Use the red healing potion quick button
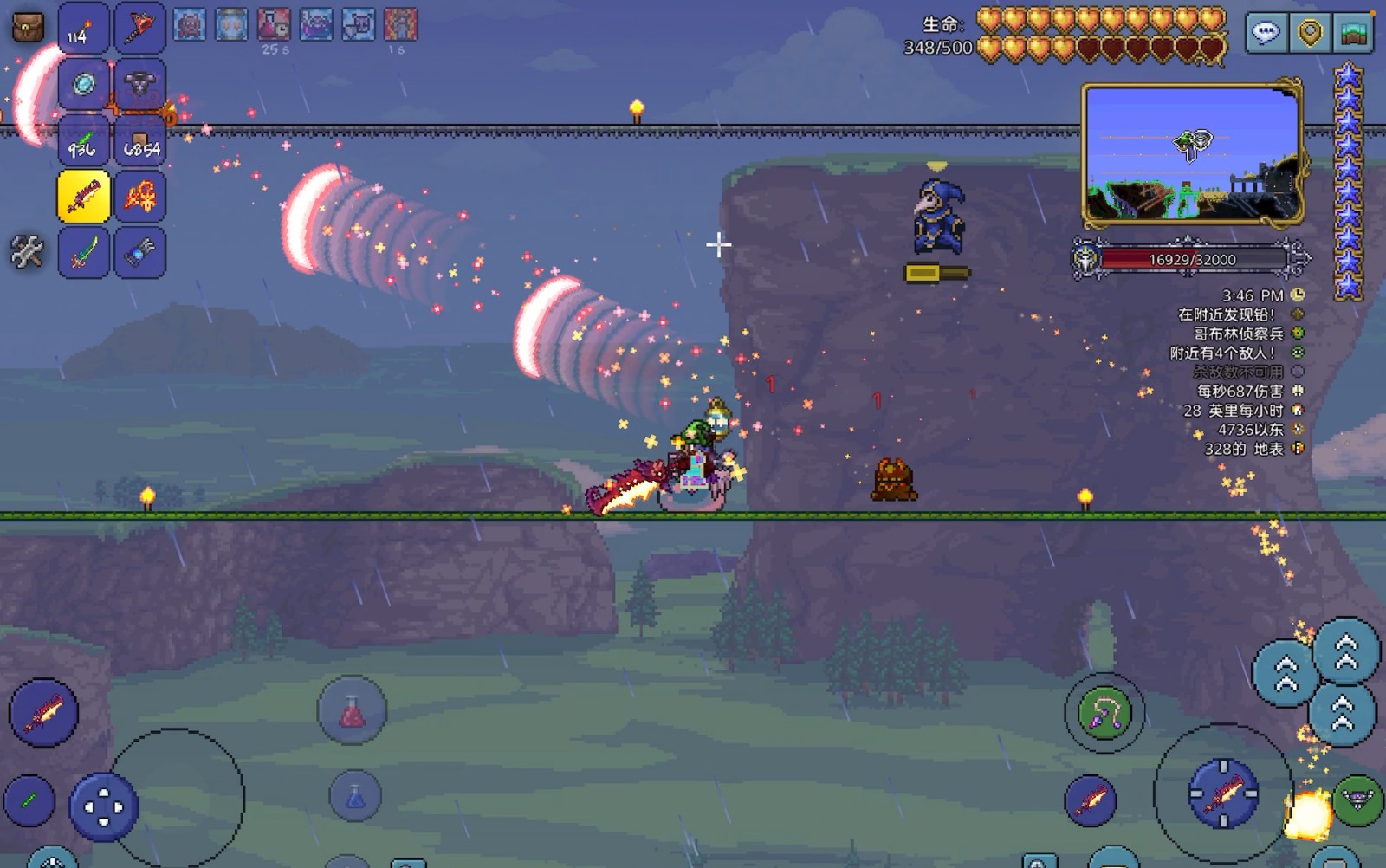Viewport: 1386px width, 868px height. click(352, 711)
